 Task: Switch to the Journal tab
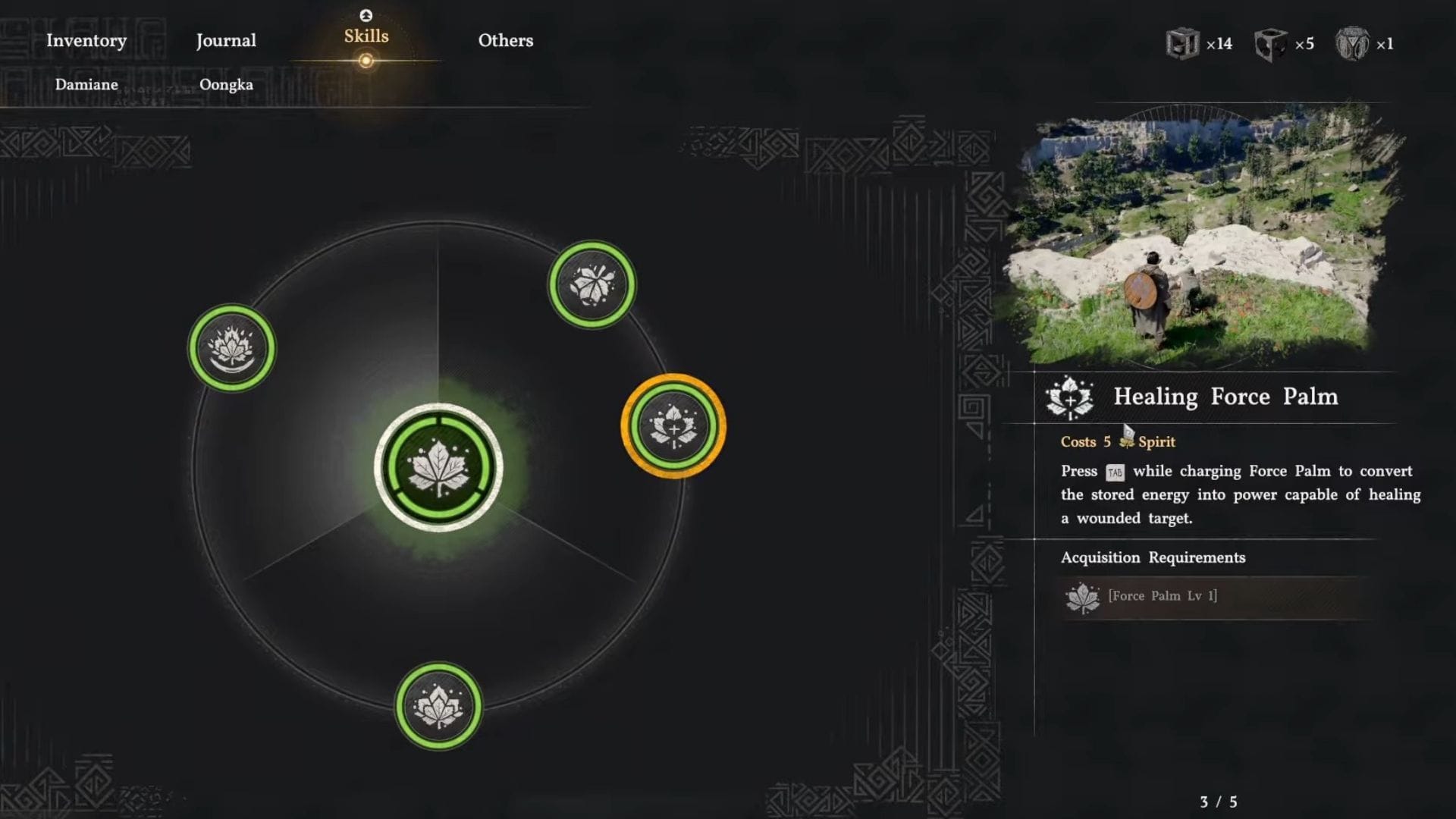[226, 41]
